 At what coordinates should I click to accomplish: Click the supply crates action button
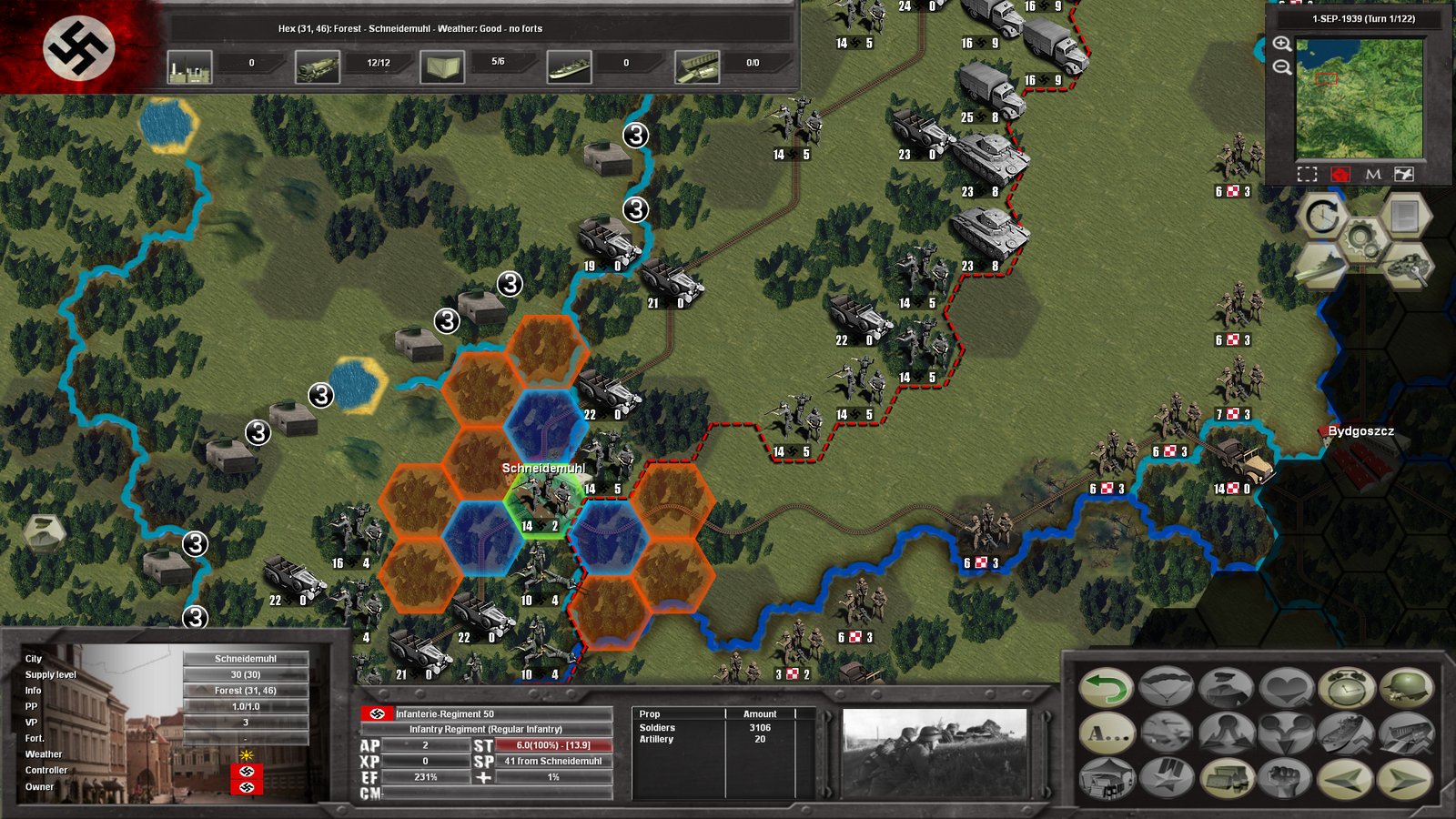pos(1226,779)
